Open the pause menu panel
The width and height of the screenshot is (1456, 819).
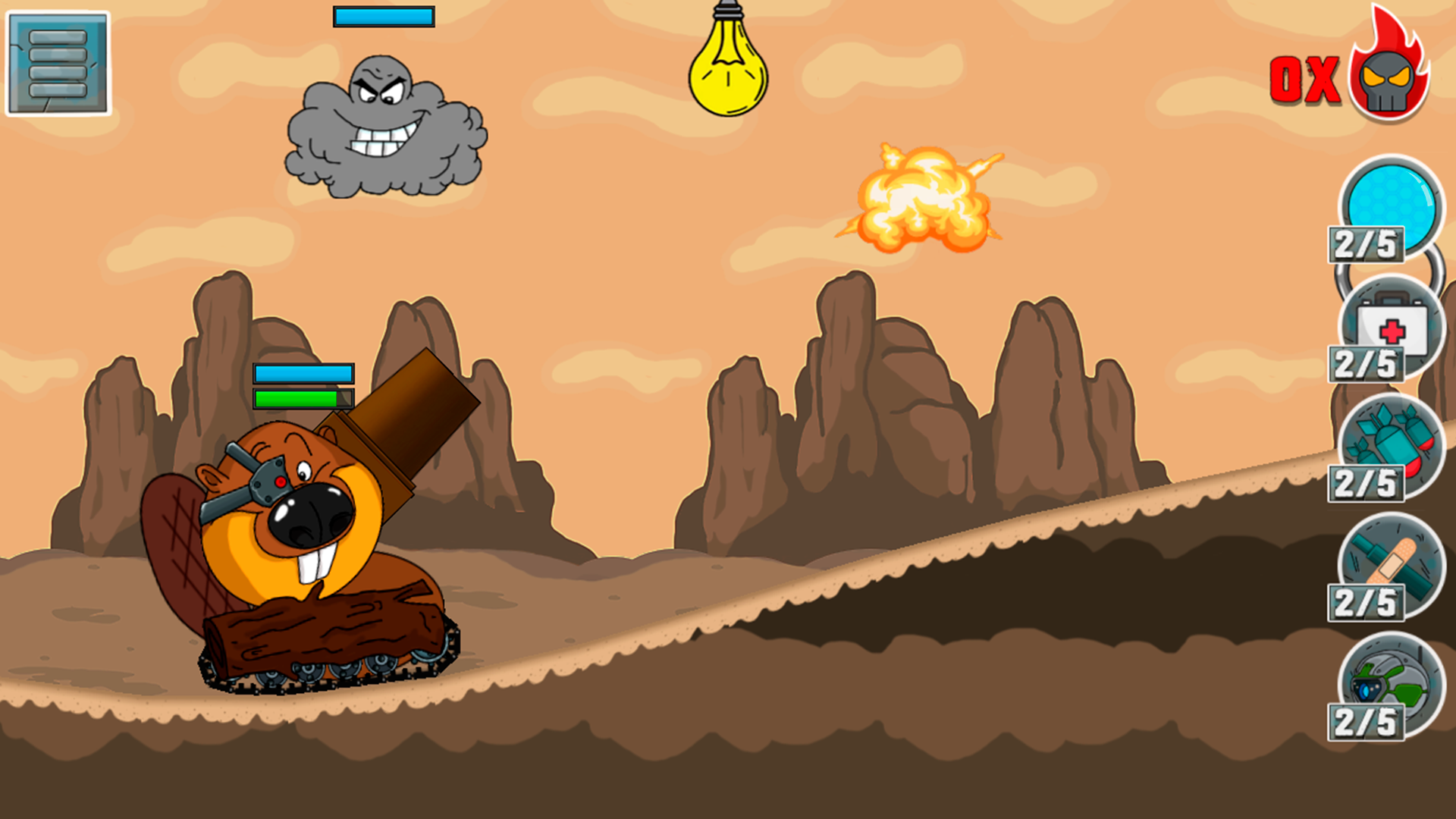pyautogui.click(x=59, y=63)
